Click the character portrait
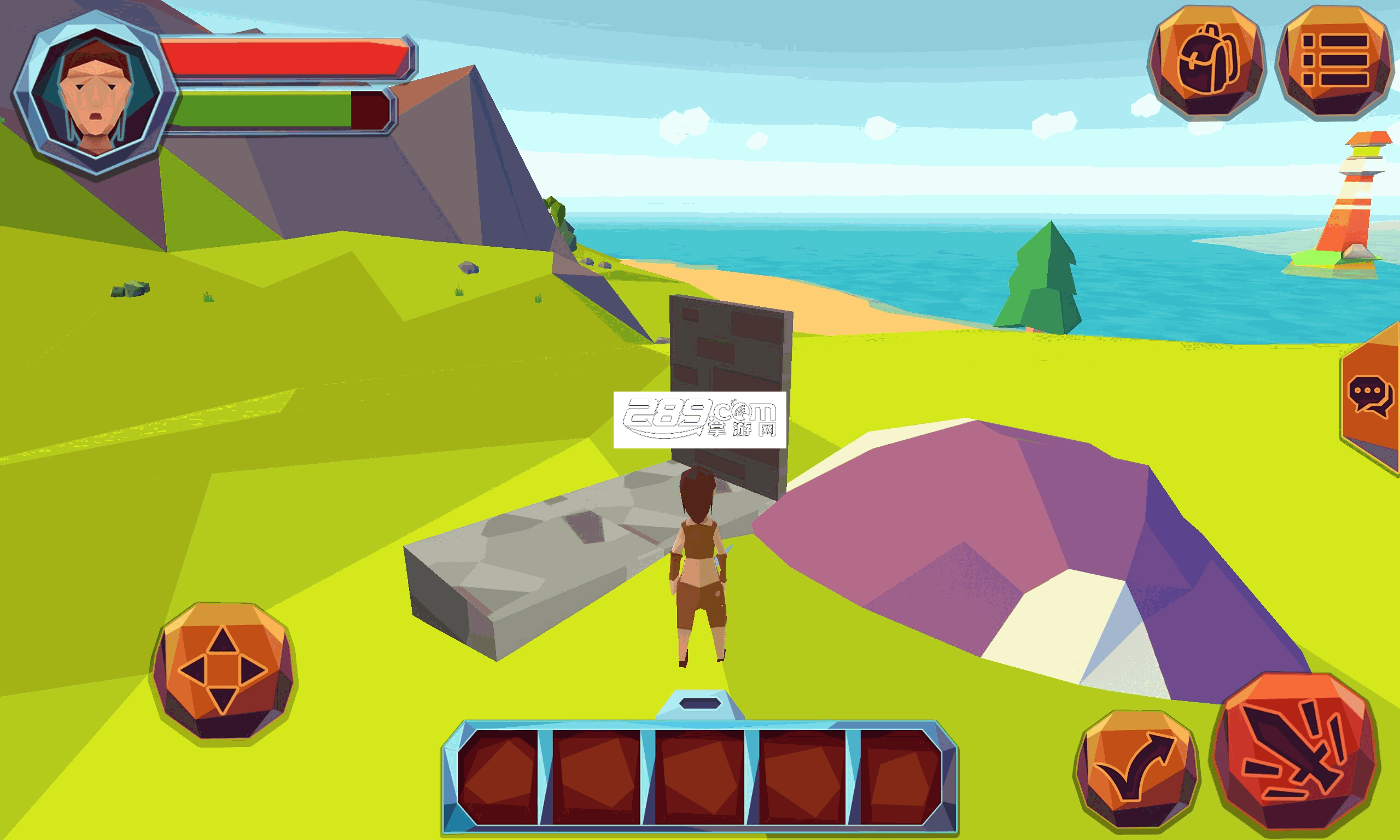 pos(95,94)
